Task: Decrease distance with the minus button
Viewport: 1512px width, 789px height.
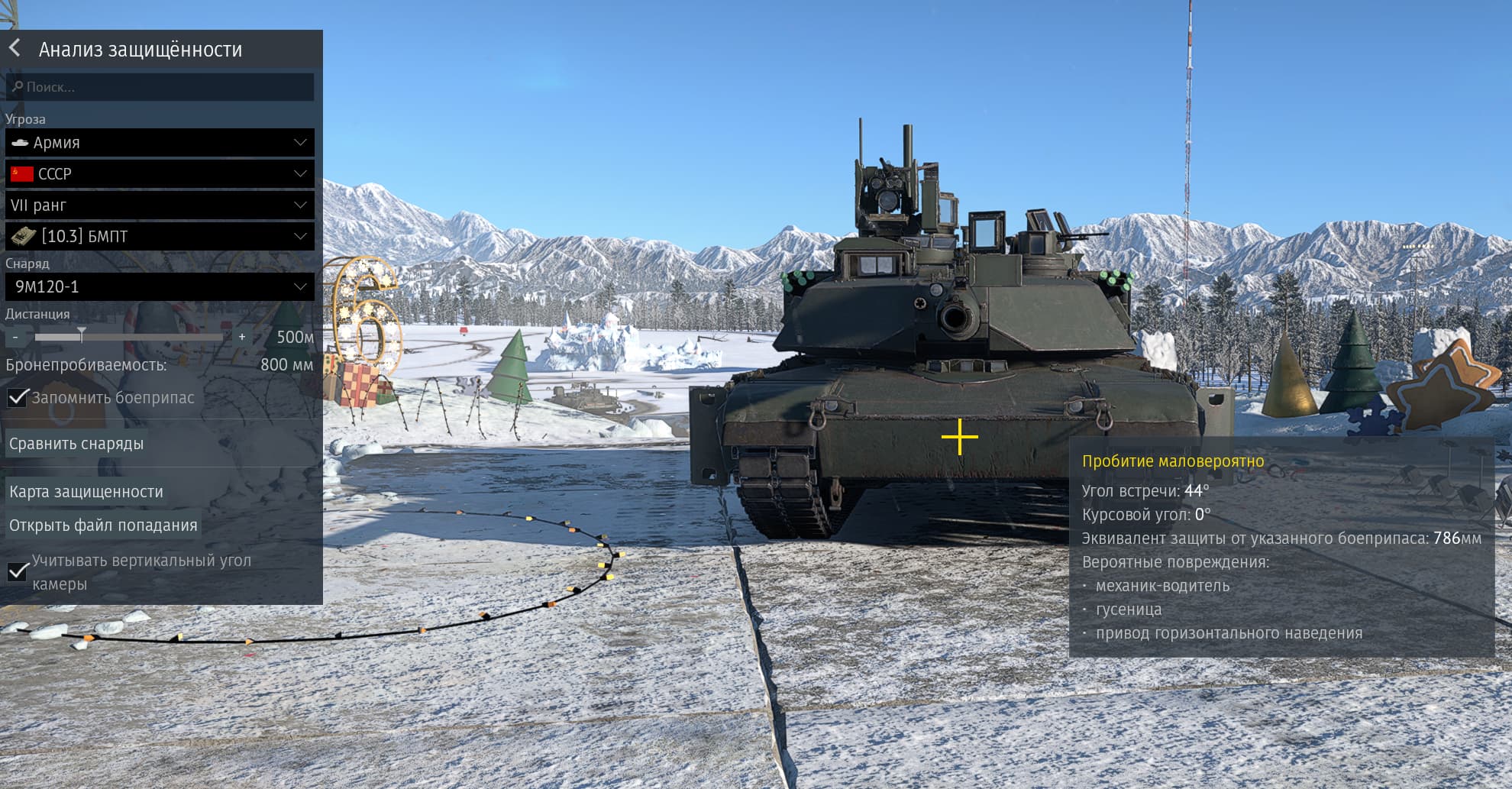Action: click(16, 337)
